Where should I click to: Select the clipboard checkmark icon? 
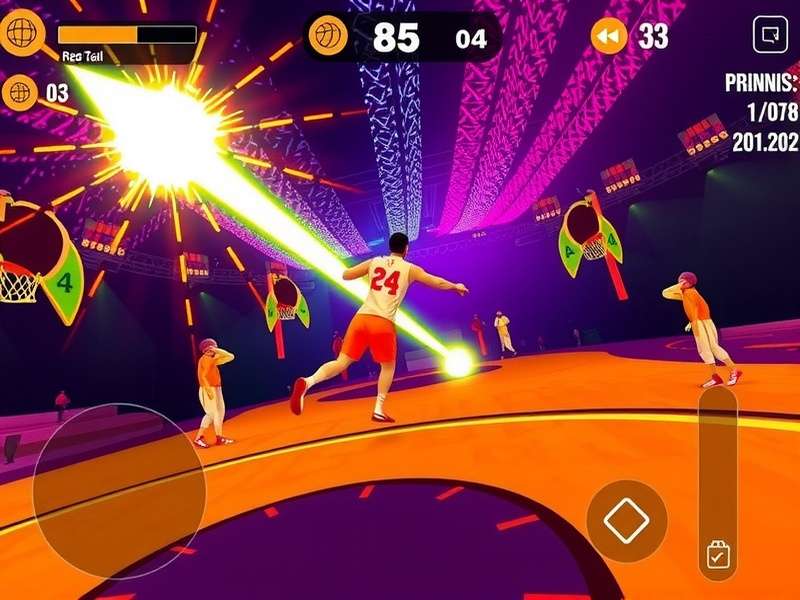point(717,555)
